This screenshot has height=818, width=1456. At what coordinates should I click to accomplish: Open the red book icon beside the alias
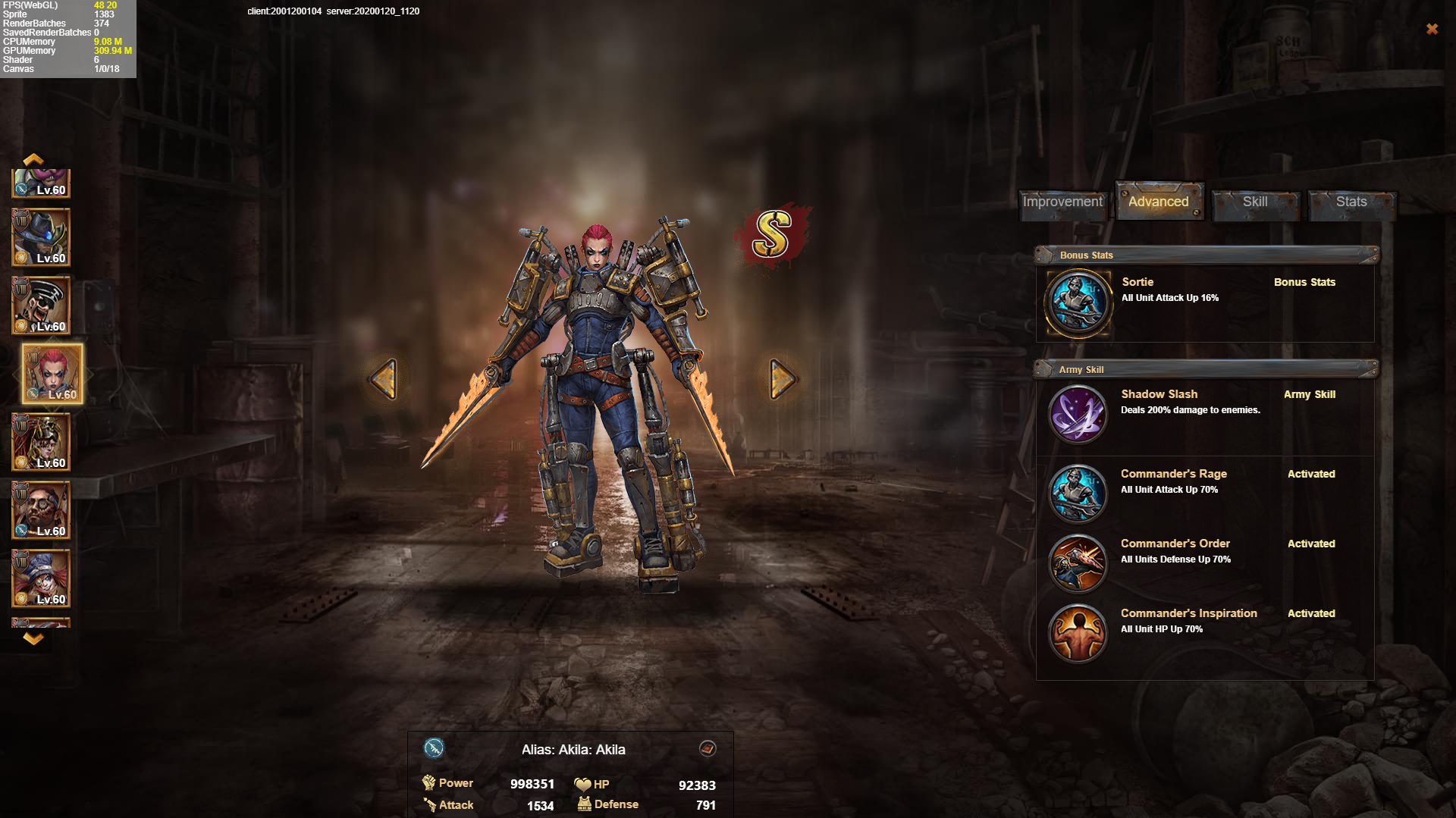pyautogui.click(x=708, y=748)
